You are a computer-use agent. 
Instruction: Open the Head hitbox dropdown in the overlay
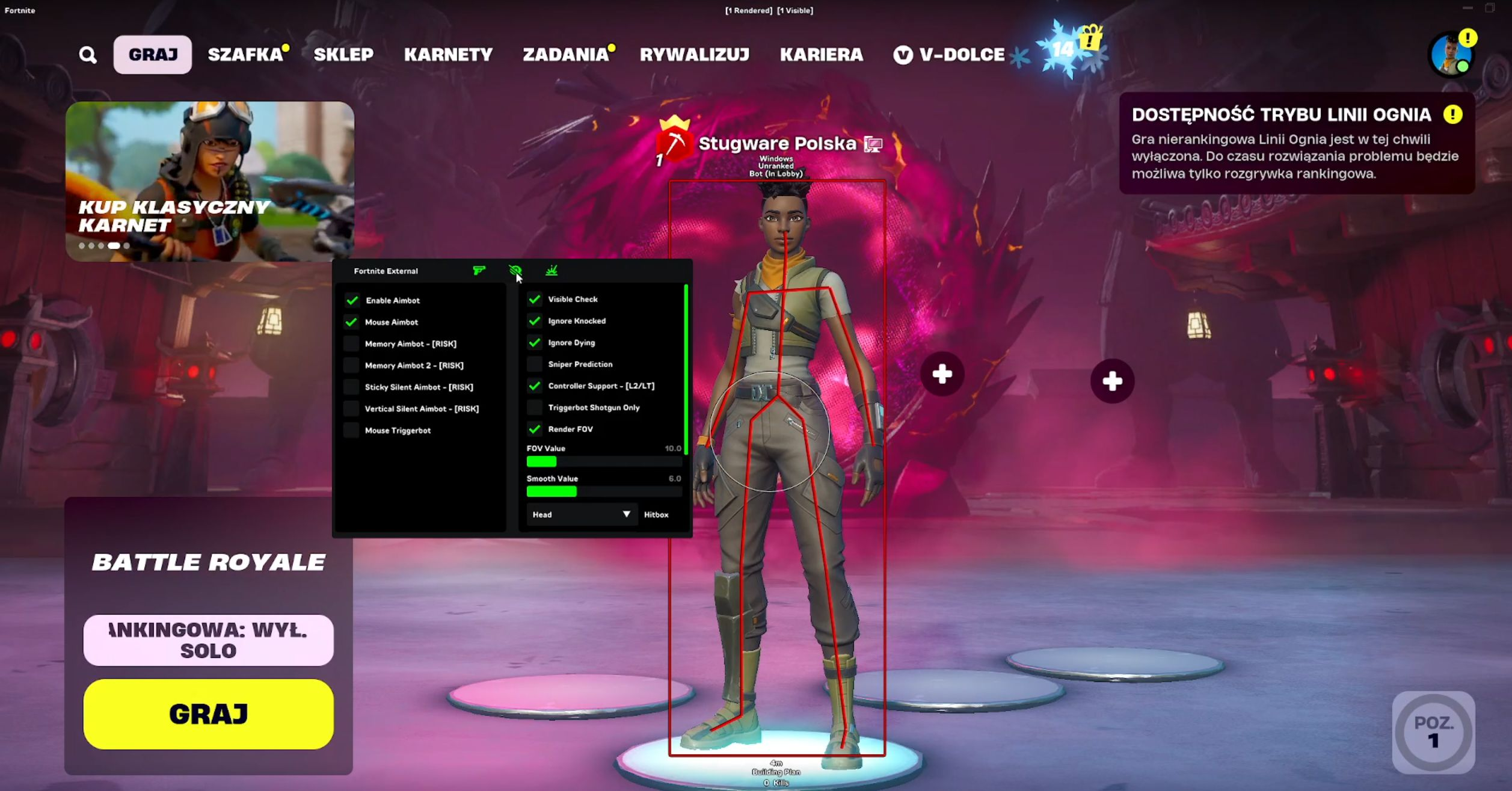tap(581, 514)
